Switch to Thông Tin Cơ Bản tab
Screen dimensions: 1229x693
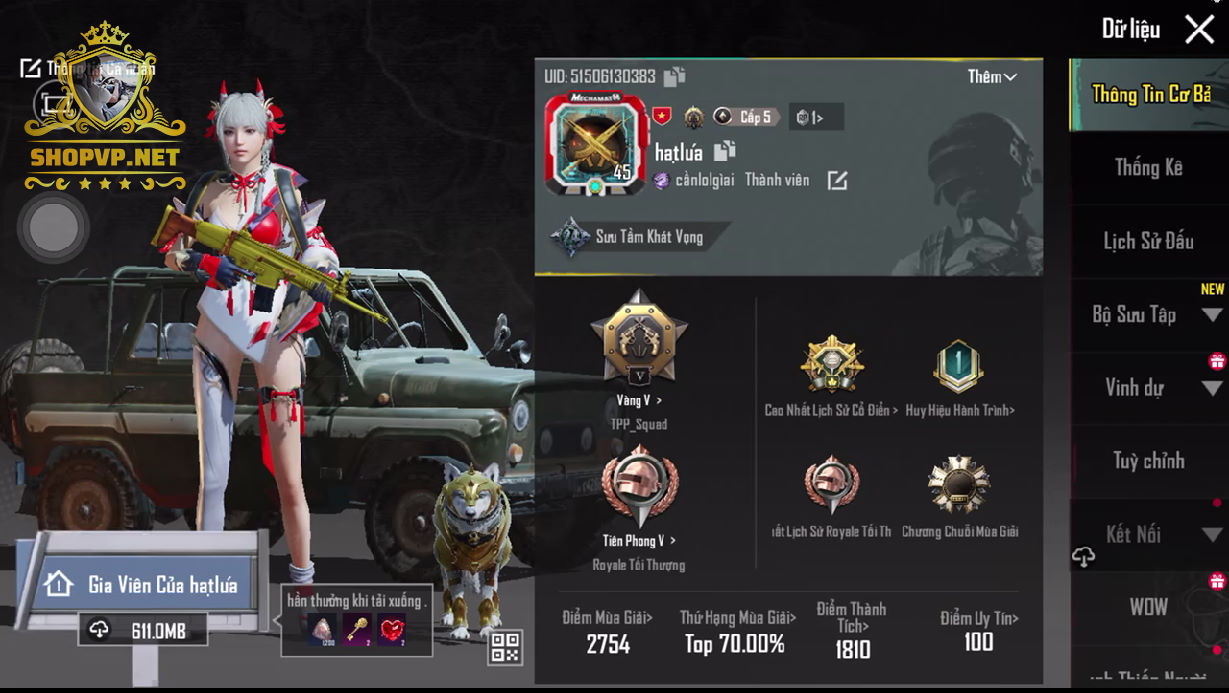click(x=1150, y=94)
